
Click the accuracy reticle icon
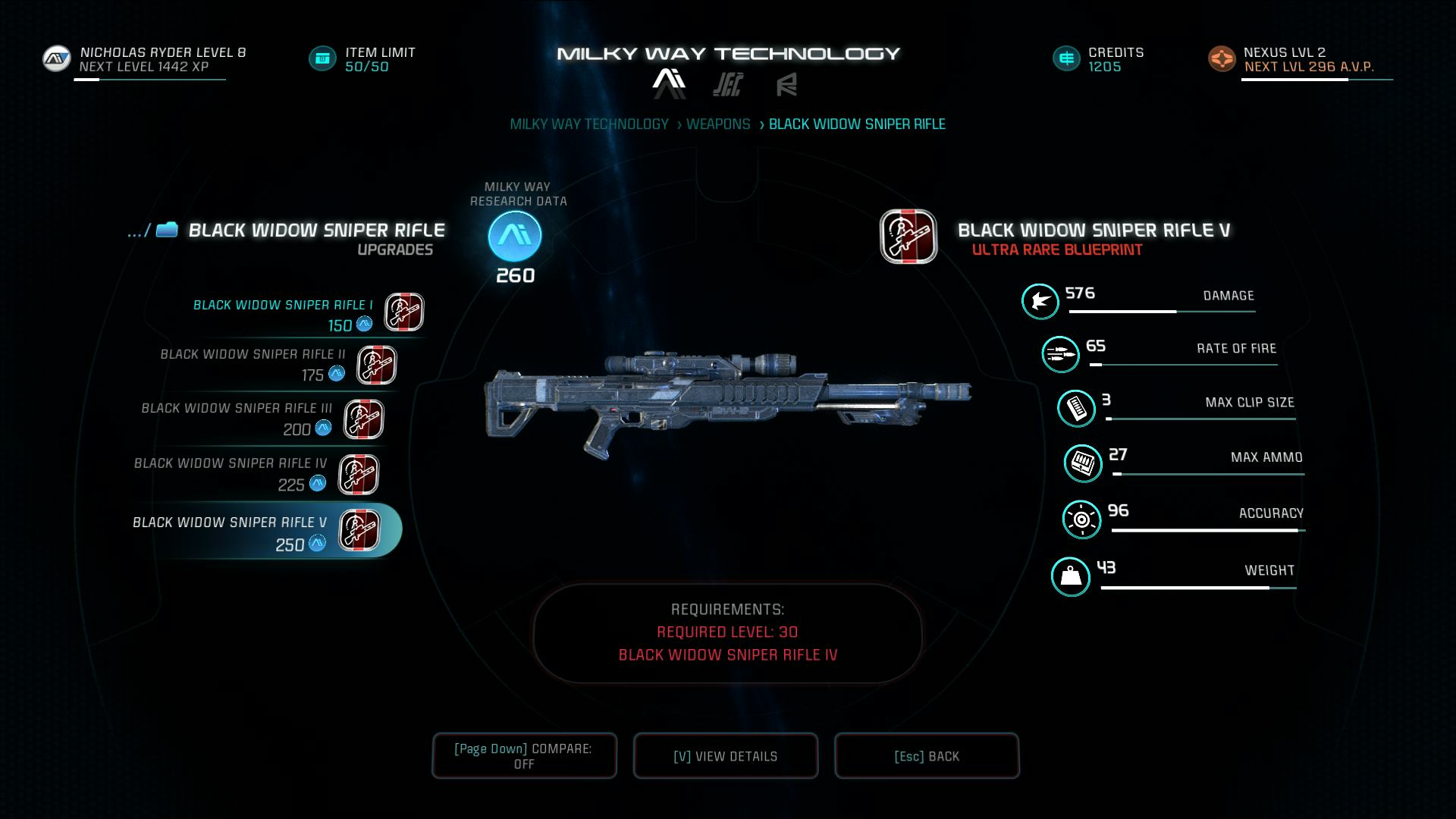[1083, 519]
